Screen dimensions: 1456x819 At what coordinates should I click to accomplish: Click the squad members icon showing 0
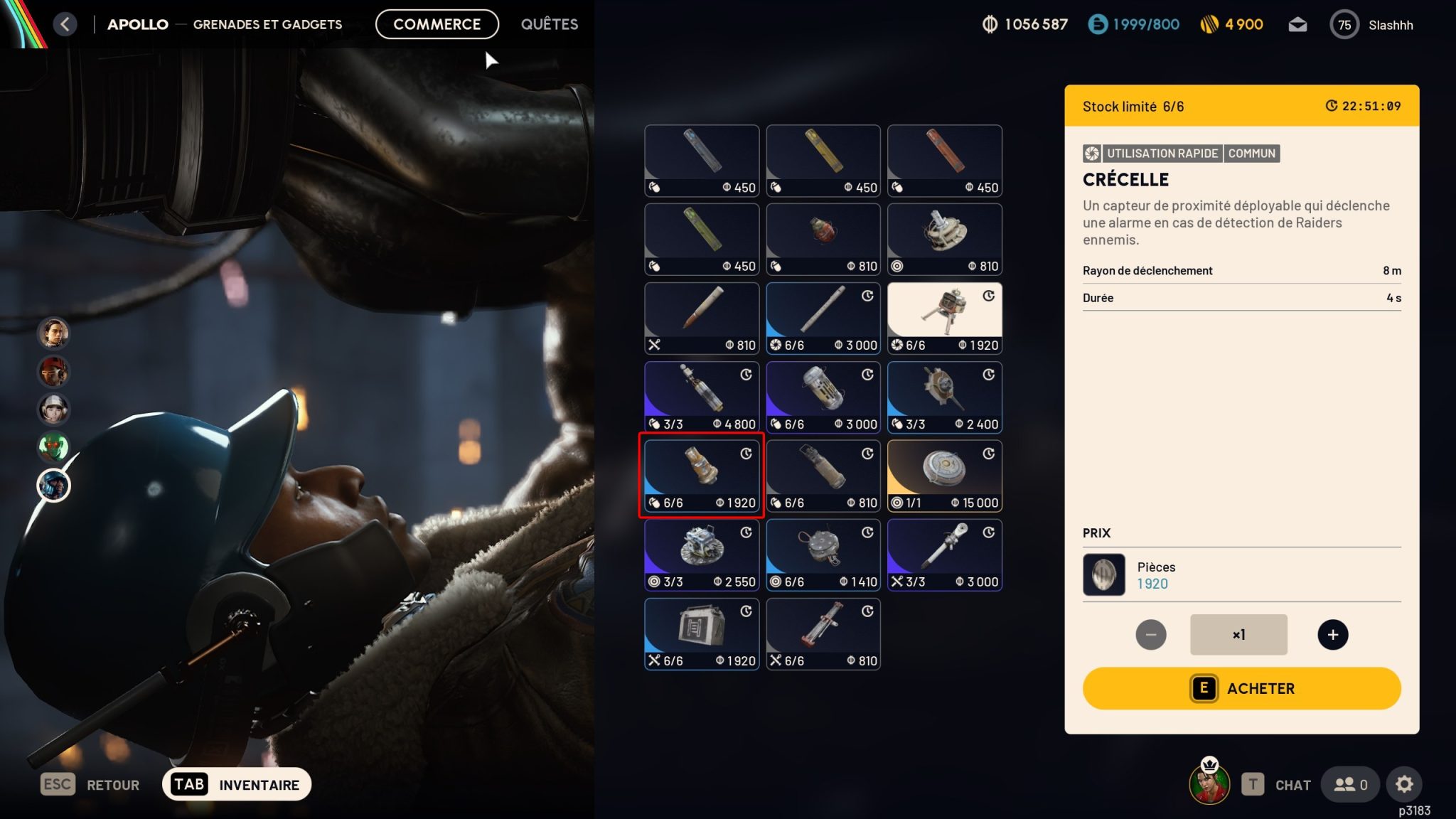[1349, 784]
